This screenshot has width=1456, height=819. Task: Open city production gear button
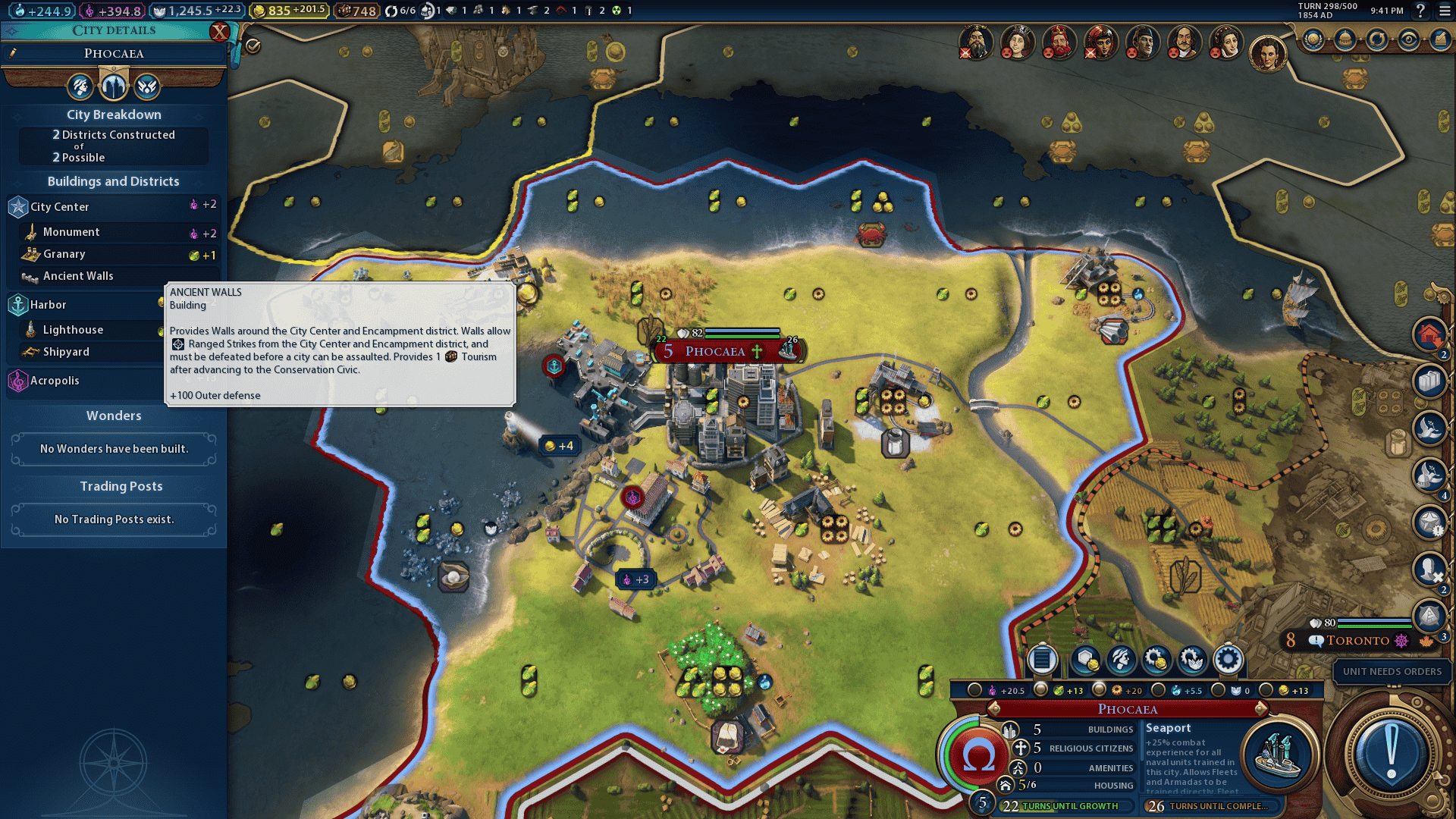click(1228, 660)
